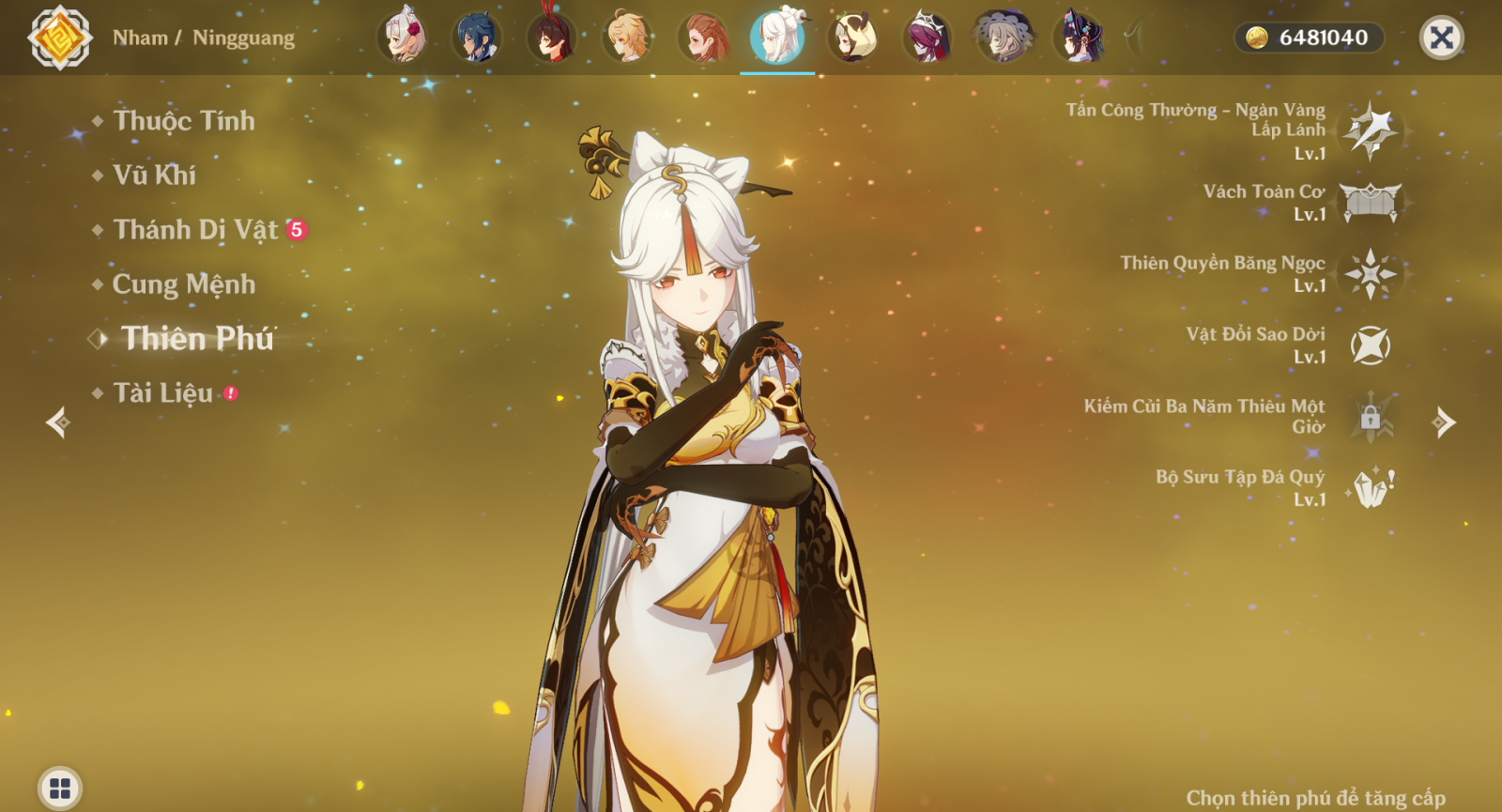
Task: Select the locked talent with the padlock icon
Action: tap(1371, 417)
